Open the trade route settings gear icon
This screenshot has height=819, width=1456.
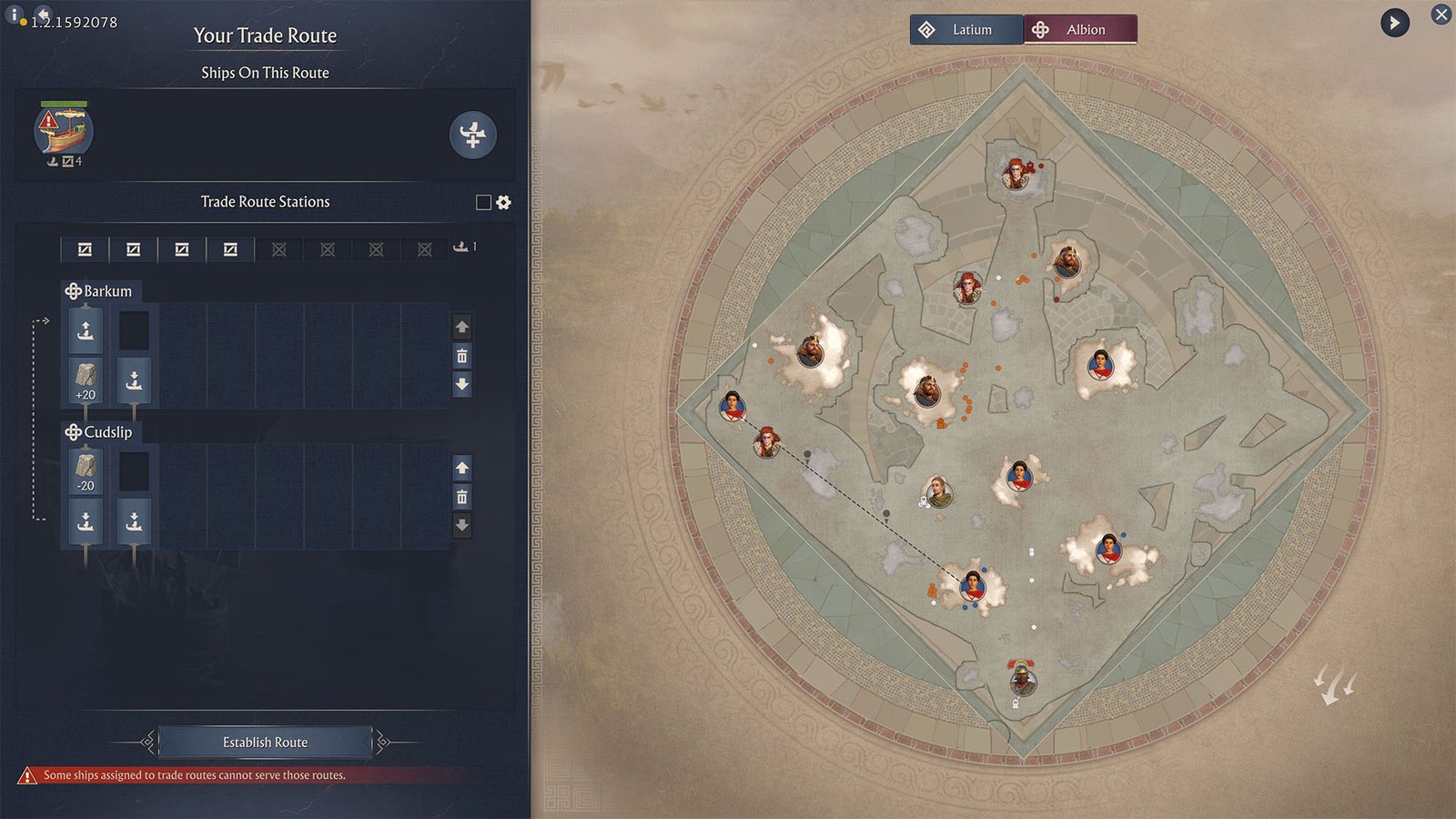(x=503, y=202)
